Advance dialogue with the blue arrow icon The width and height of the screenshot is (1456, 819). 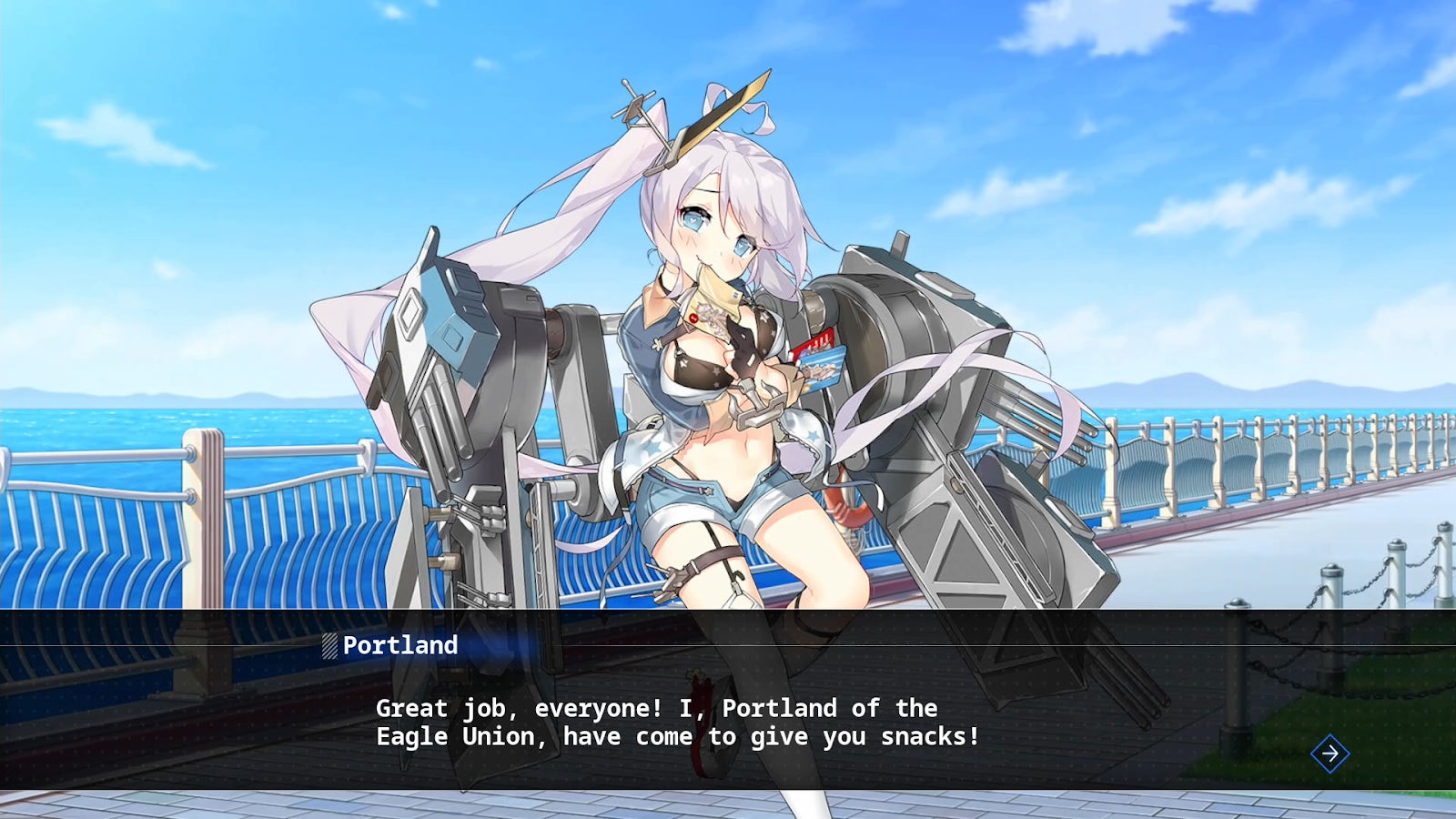1330,753
